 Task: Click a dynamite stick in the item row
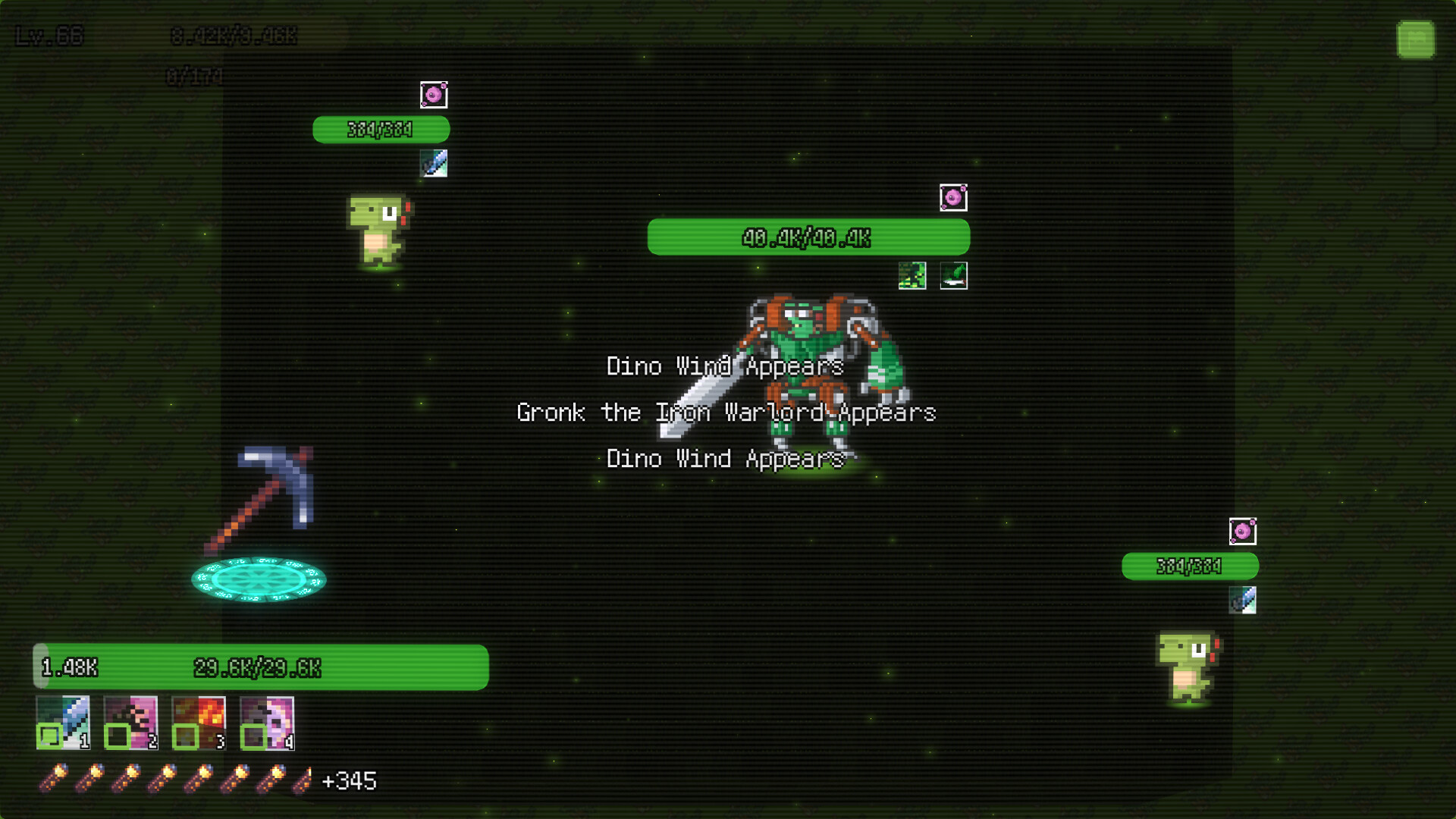[x=54, y=777]
